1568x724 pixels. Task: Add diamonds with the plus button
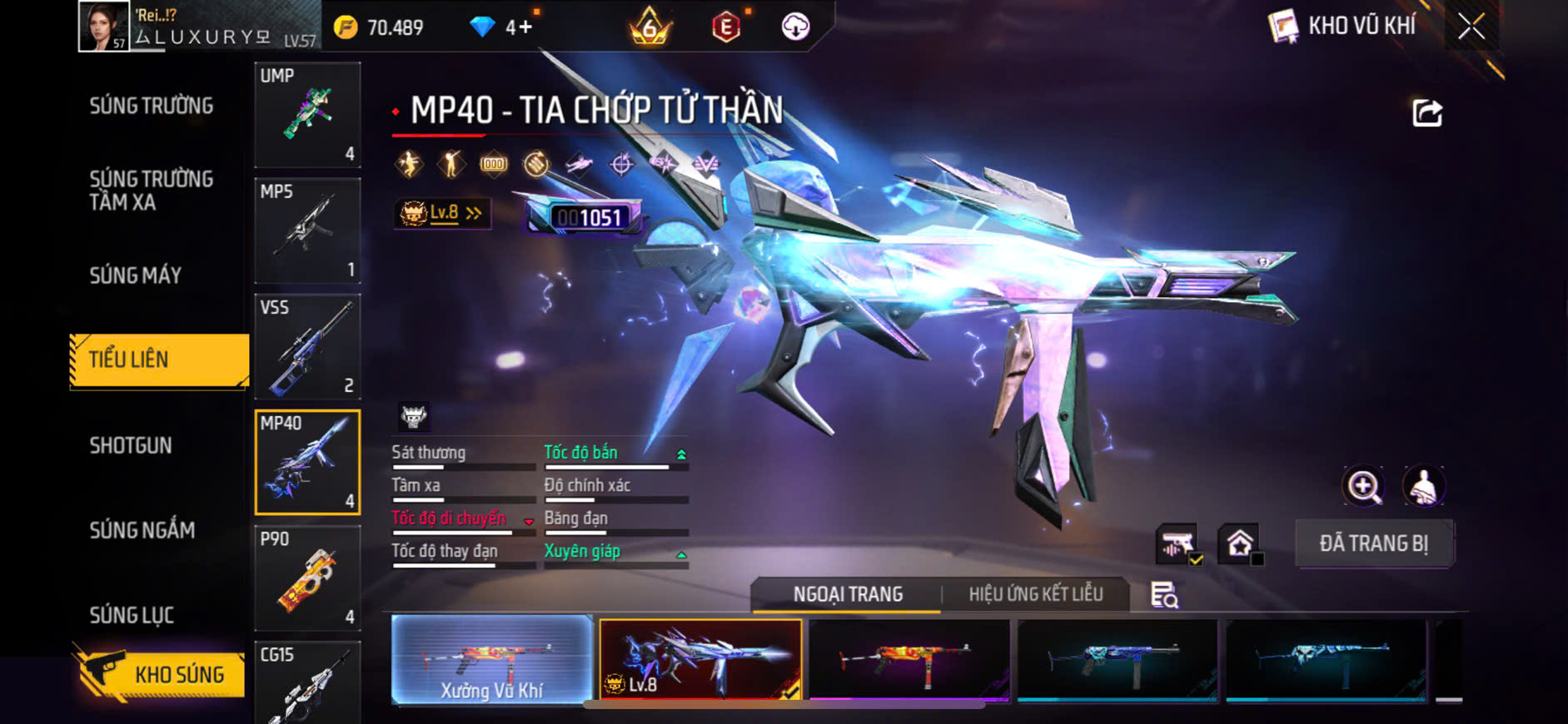click(x=525, y=27)
